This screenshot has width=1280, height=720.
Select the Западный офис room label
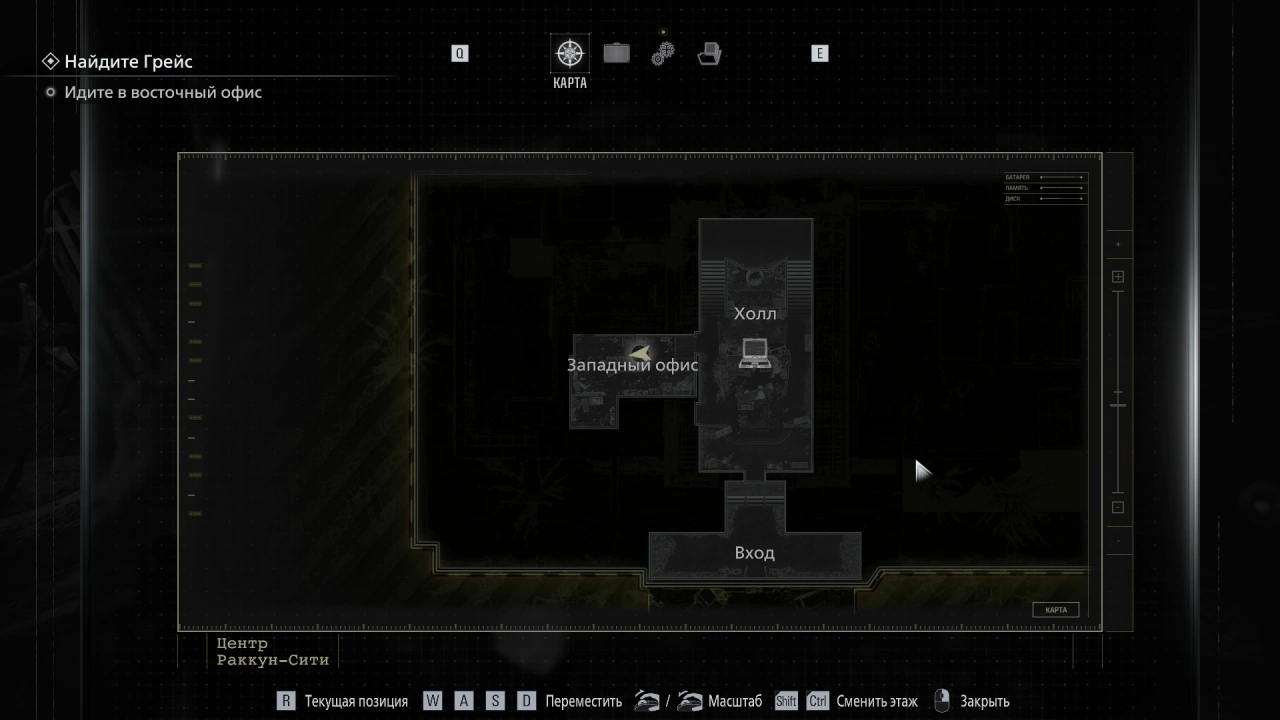632,365
